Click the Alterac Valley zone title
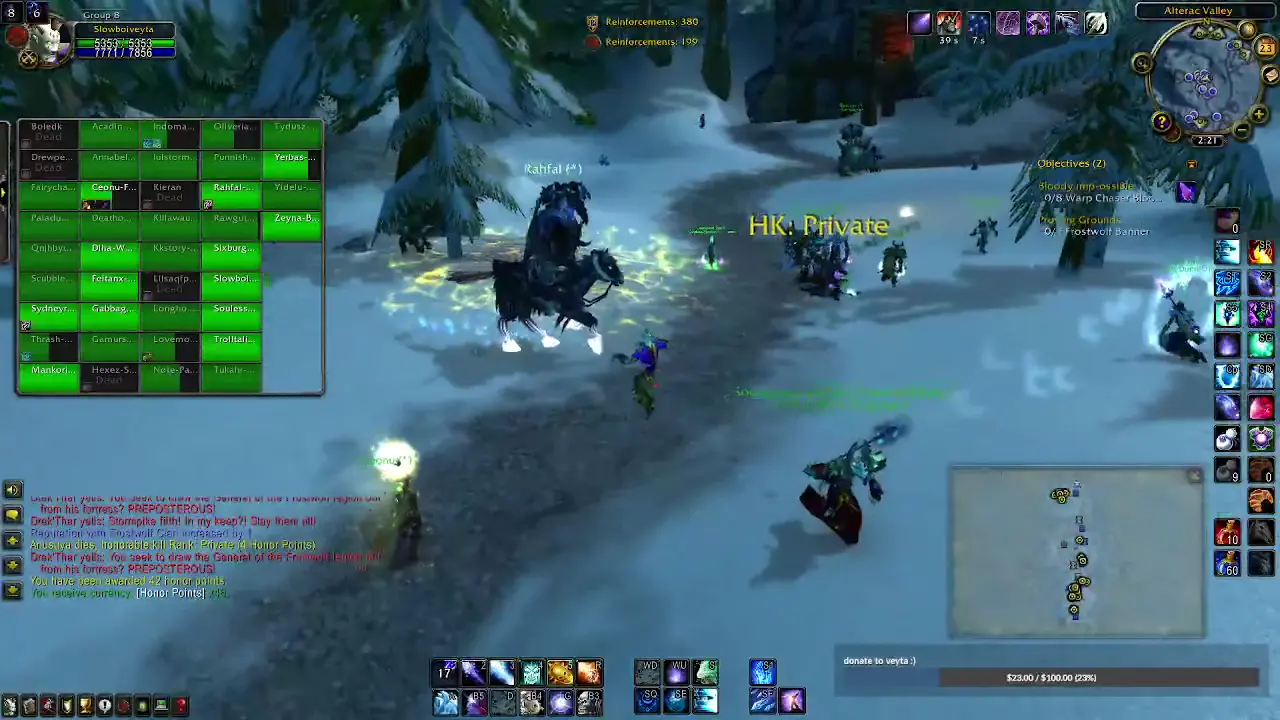The width and height of the screenshot is (1280, 720). tap(1197, 10)
